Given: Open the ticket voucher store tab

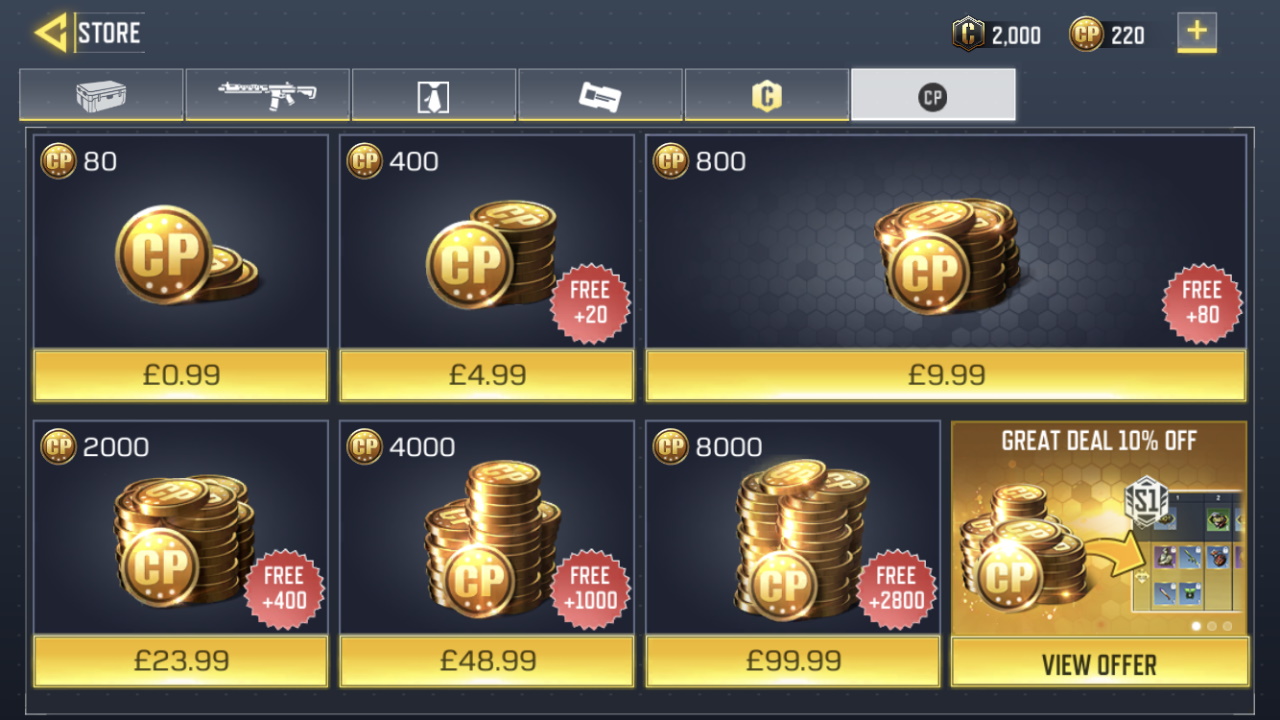Looking at the screenshot, I should point(600,94).
